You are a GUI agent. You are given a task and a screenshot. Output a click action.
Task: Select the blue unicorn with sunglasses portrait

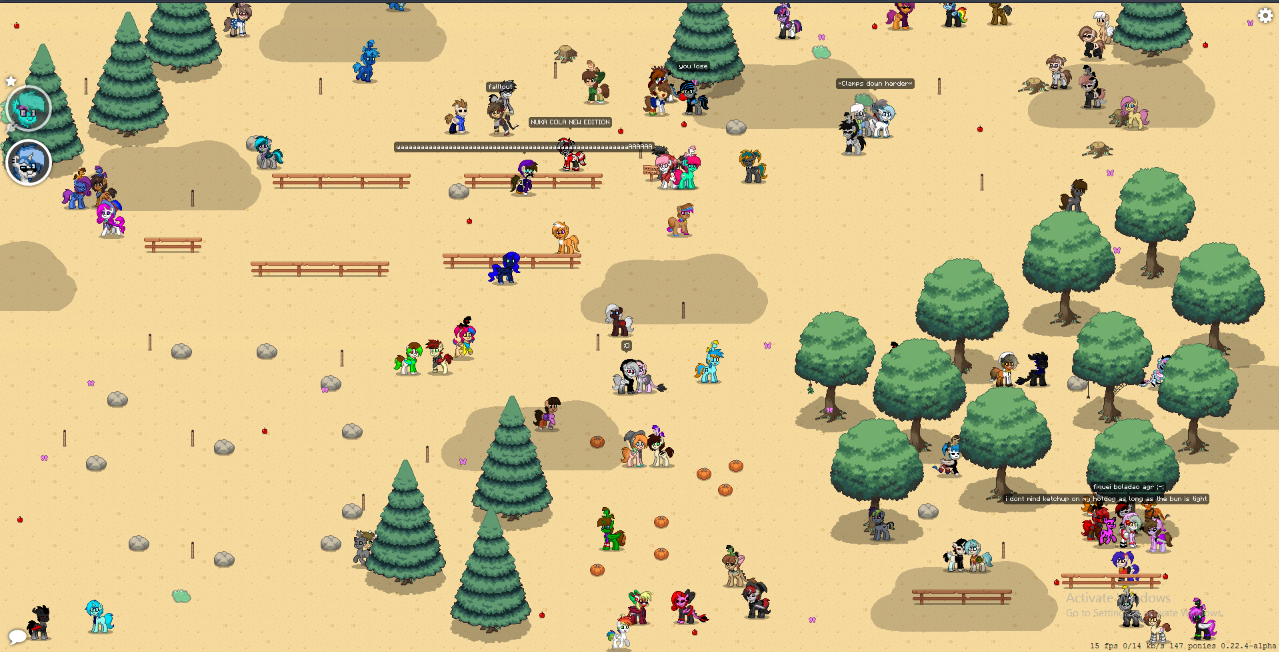tap(29, 162)
